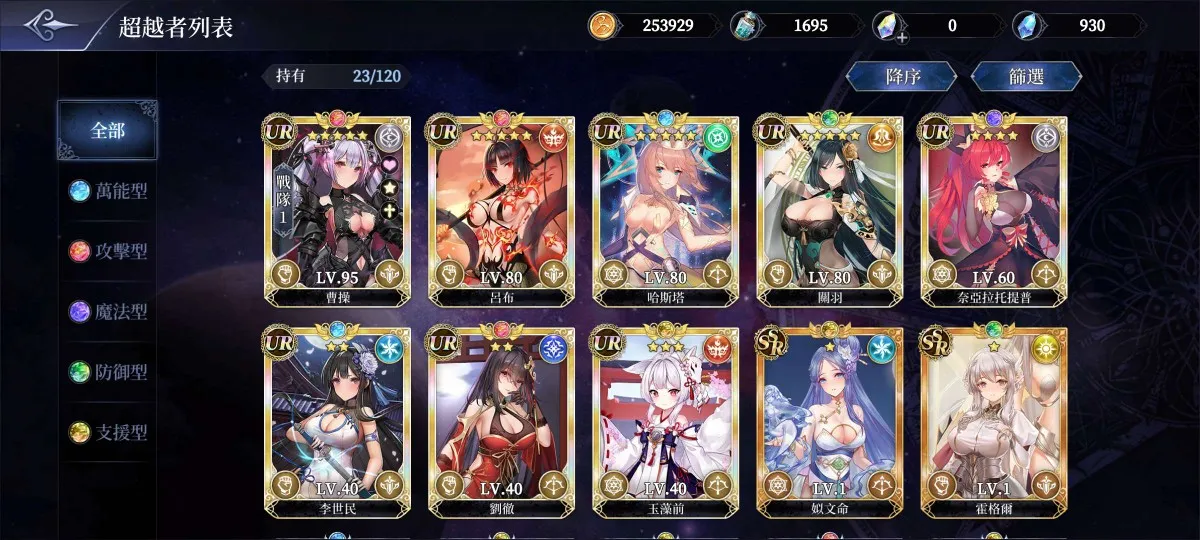
Task: Filter by 魔法型 type
Action: (108, 312)
